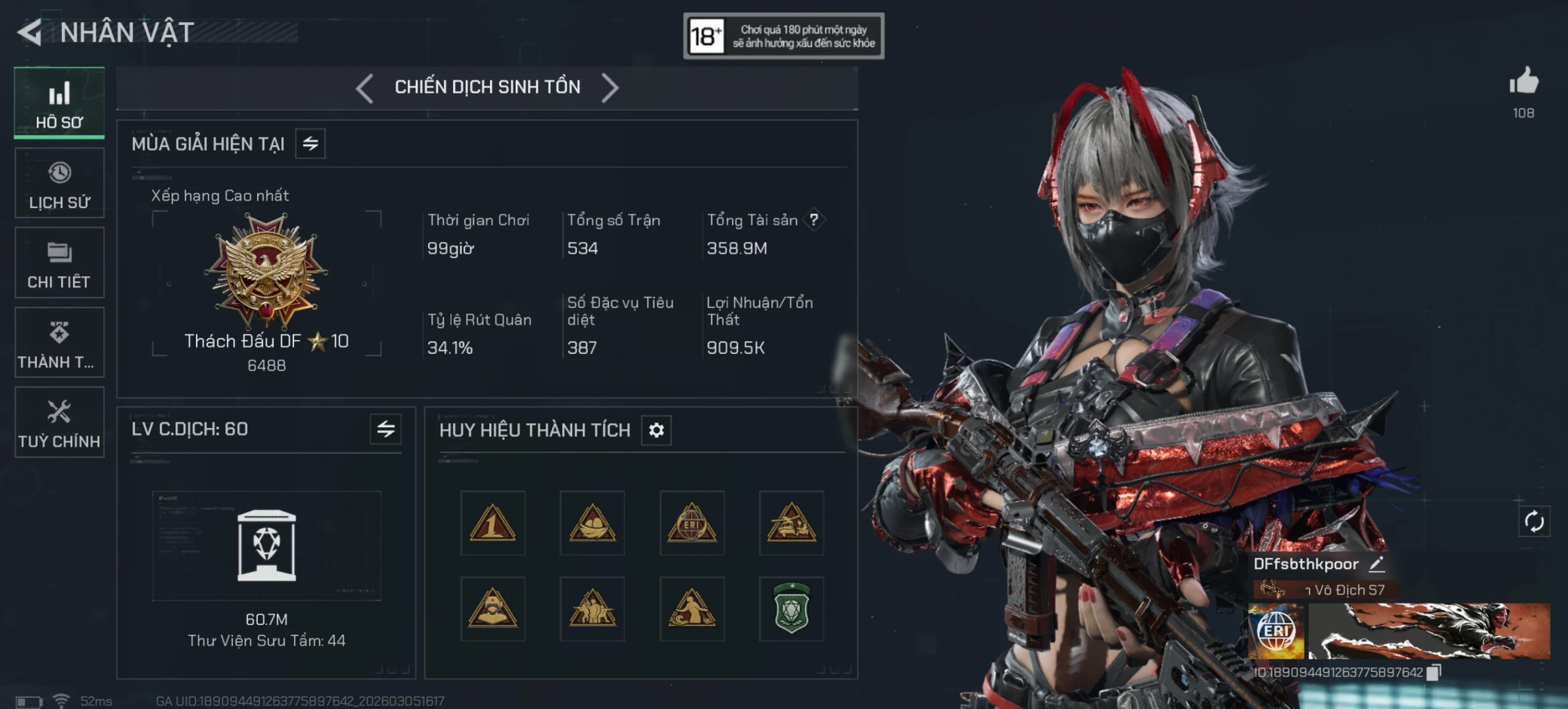Viewport: 1568px width, 709px height.
Task: Toggle the MÙA GIẢI HIỆN TẠI swap button
Action: point(311,144)
